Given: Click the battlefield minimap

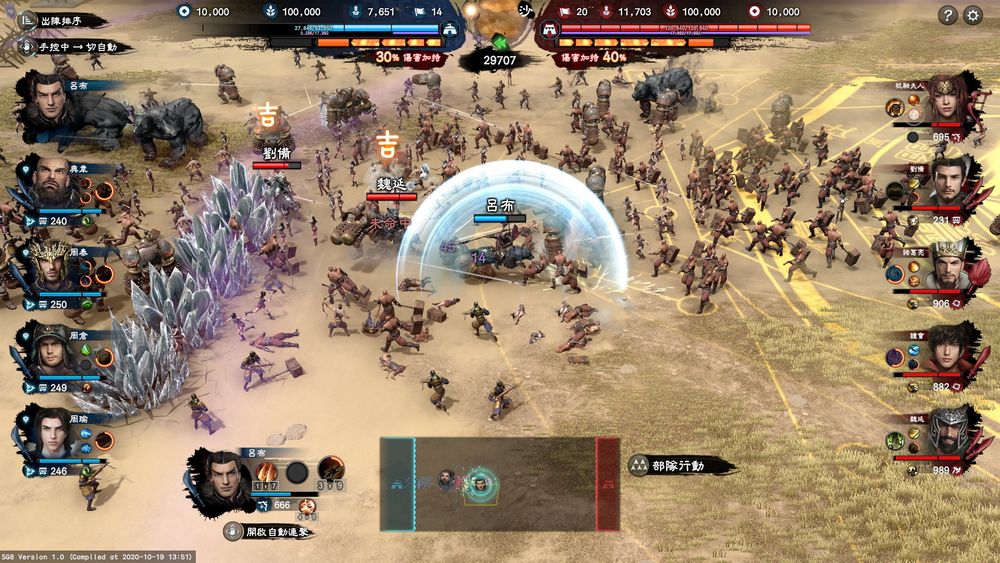Looking at the screenshot, I should (x=499, y=484).
